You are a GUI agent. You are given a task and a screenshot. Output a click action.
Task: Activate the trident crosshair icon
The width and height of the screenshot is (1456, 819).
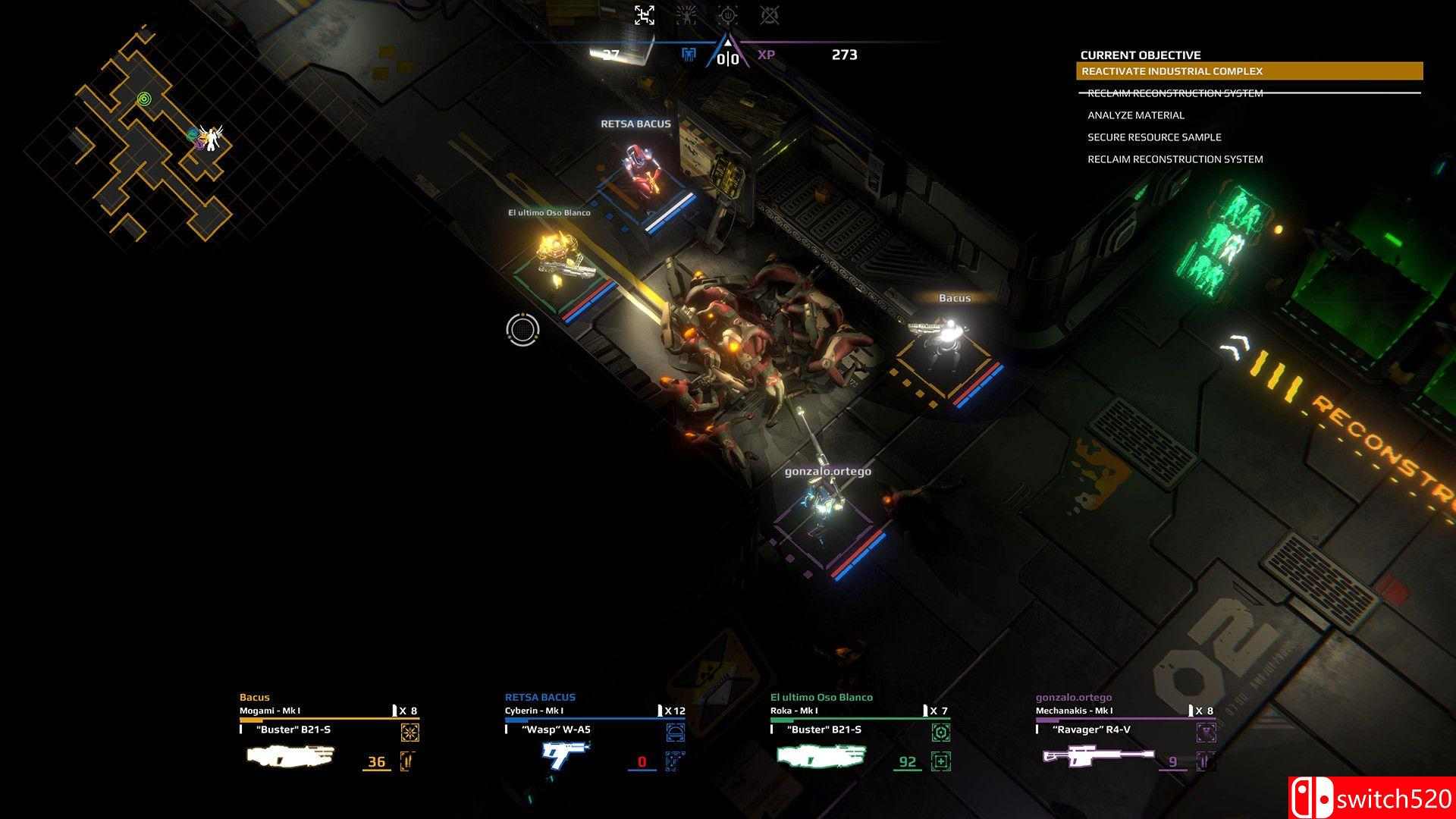[727, 14]
